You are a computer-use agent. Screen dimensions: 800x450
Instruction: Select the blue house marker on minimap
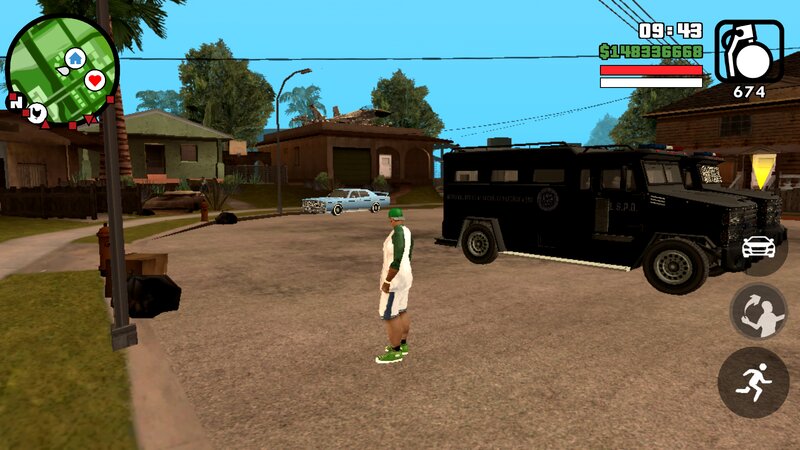(x=75, y=58)
